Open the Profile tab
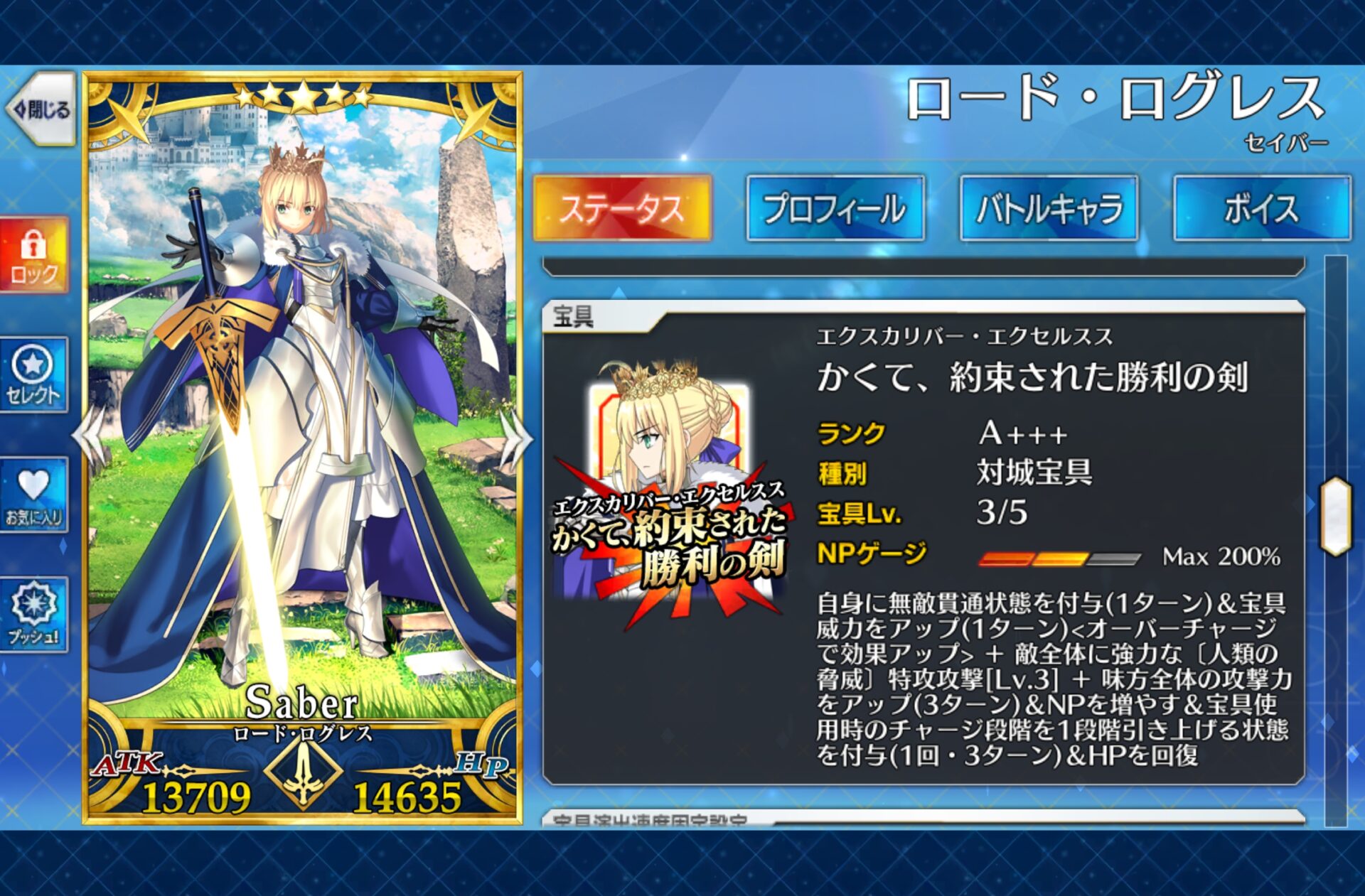This screenshot has height=896, width=1365. click(x=835, y=208)
